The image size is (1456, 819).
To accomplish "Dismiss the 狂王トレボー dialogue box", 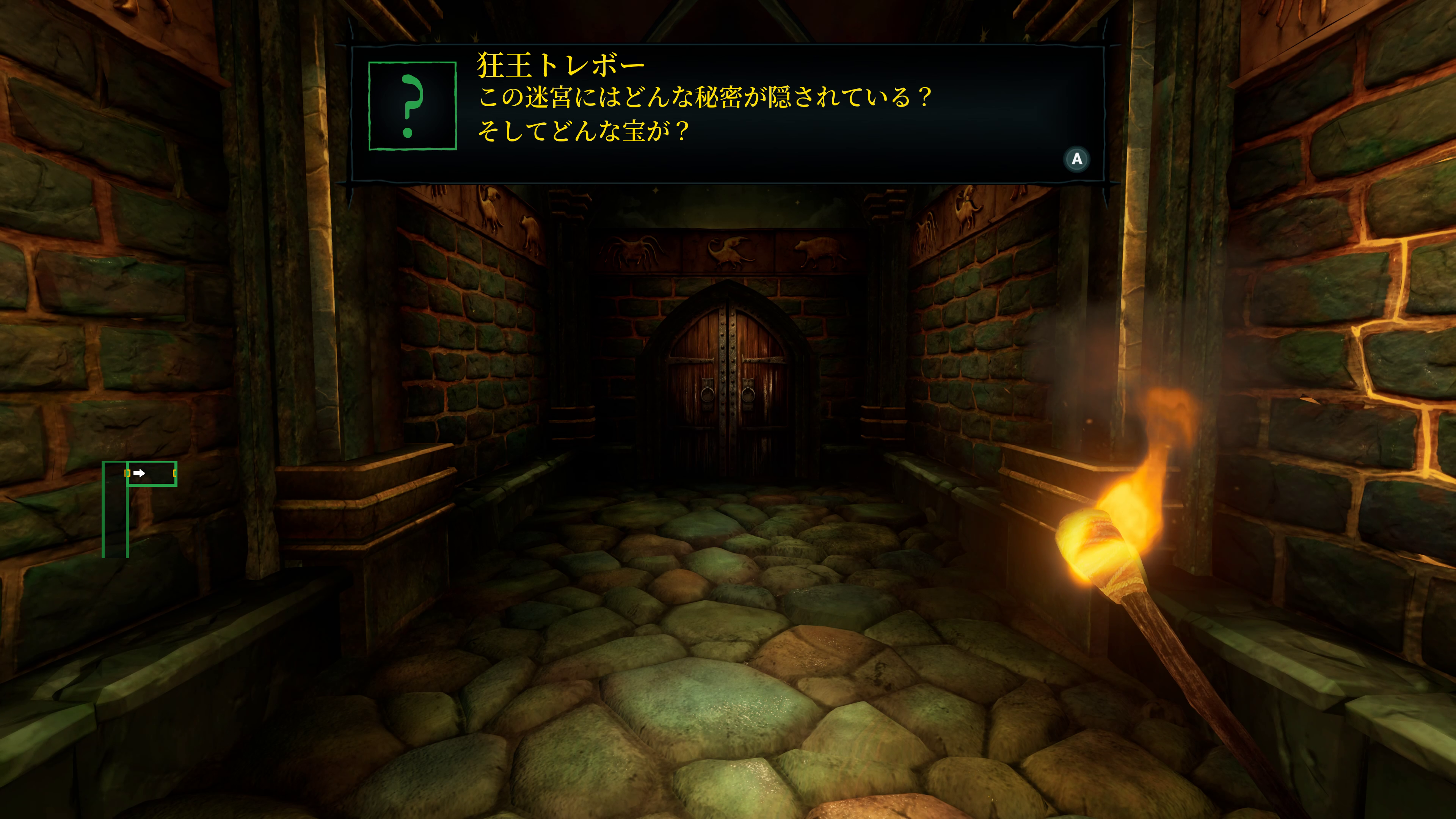I will pos(1077,159).
